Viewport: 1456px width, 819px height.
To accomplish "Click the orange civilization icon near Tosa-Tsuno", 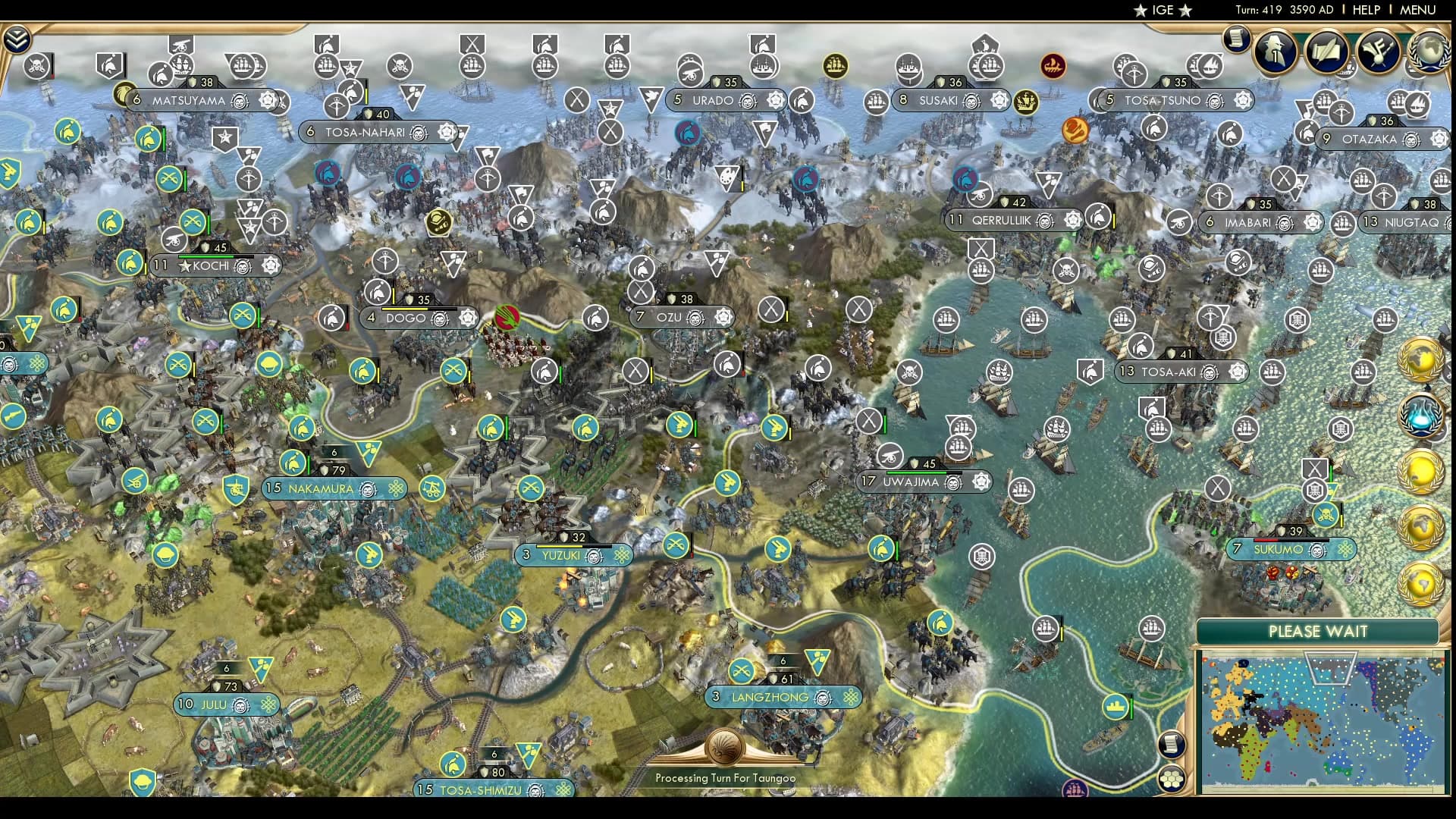I will click(x=1075, y=130).
